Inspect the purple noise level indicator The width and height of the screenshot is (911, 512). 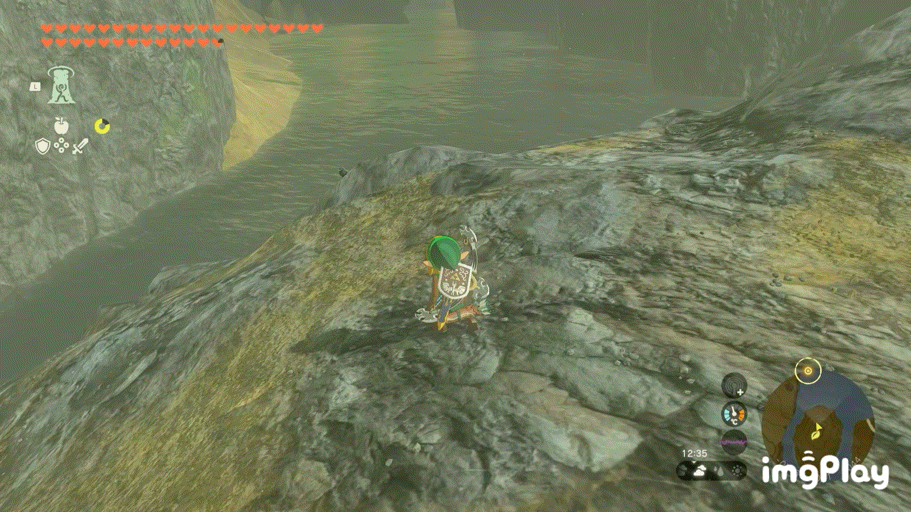coord(735,441)
